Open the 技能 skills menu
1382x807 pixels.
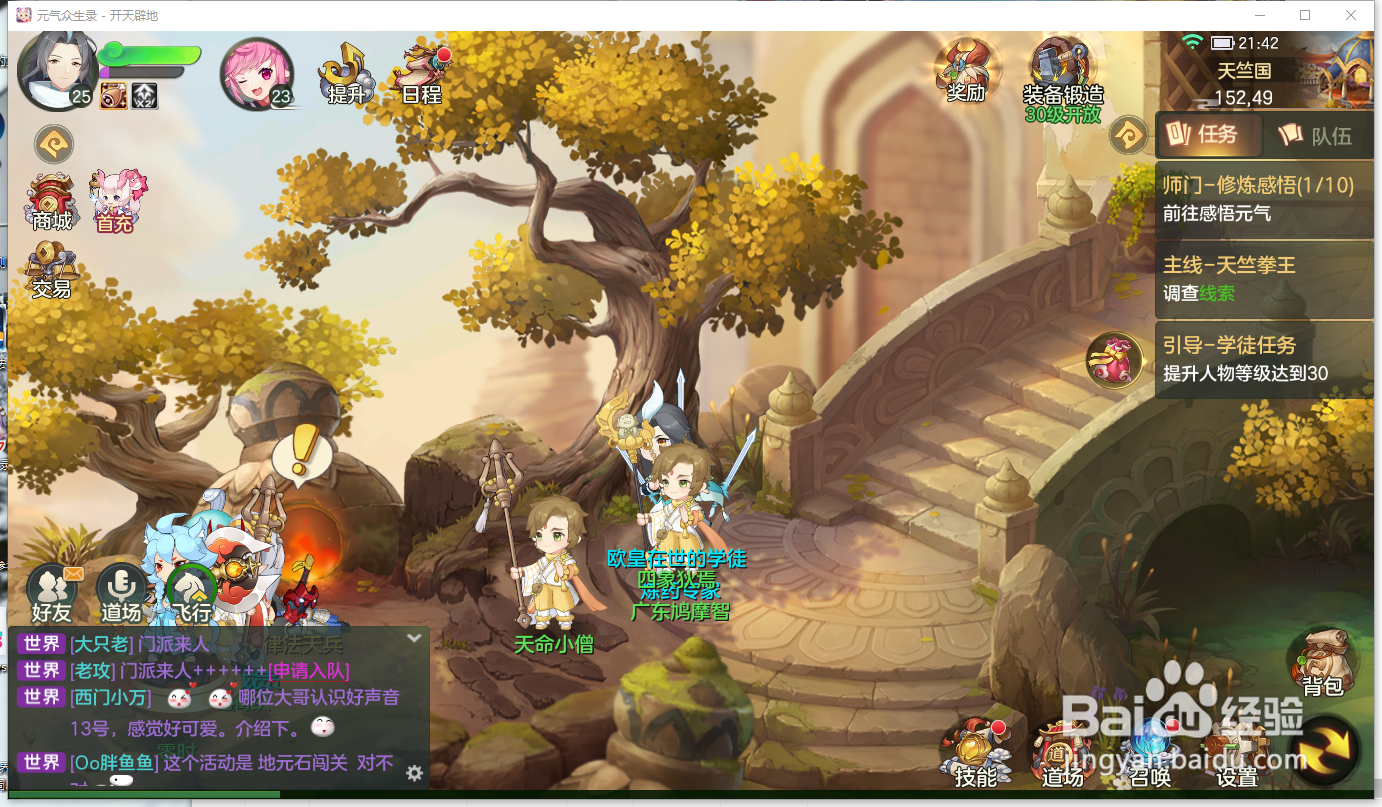pos(975,753)
